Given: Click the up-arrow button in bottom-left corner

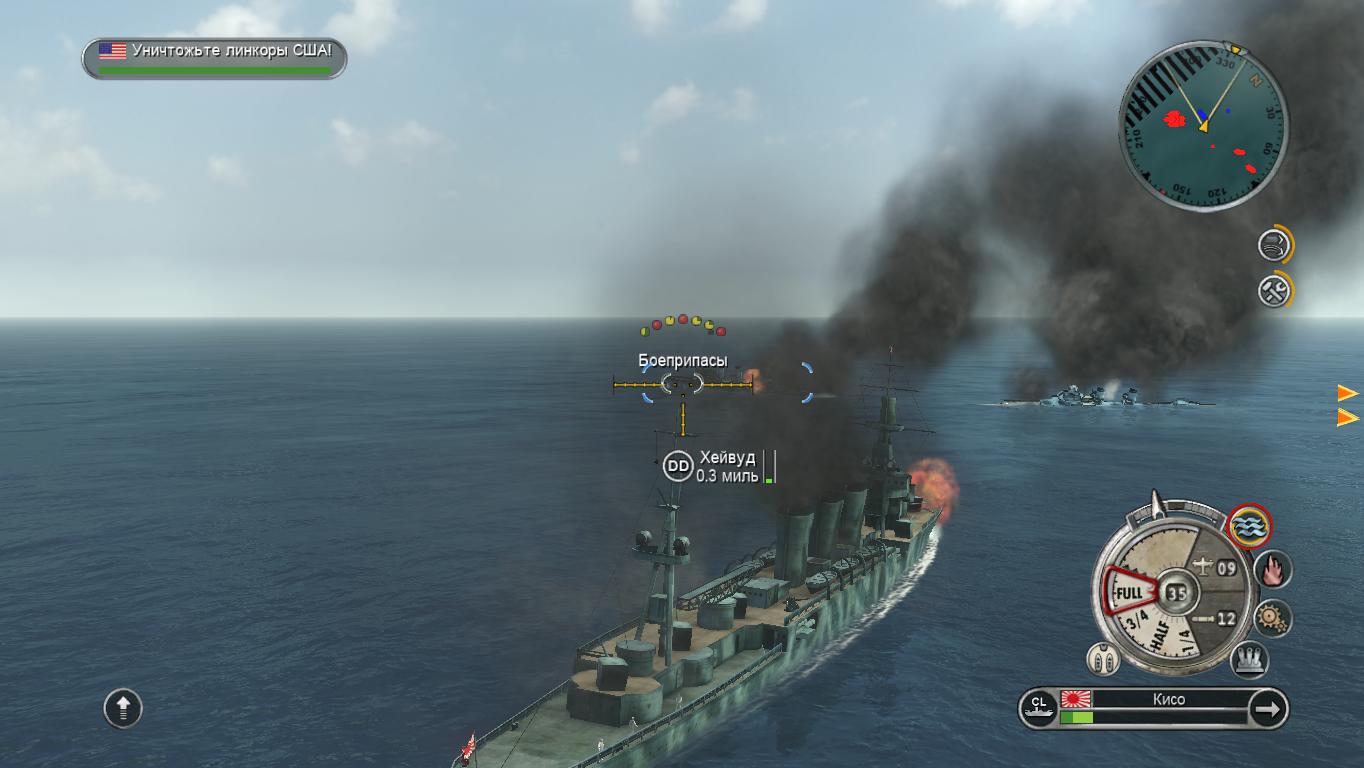Looking at the screenshot, I should point(123,708).
